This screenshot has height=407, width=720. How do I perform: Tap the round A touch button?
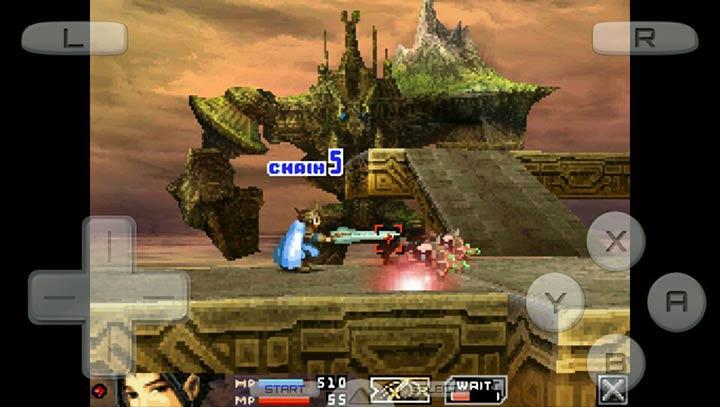[676, 301]
